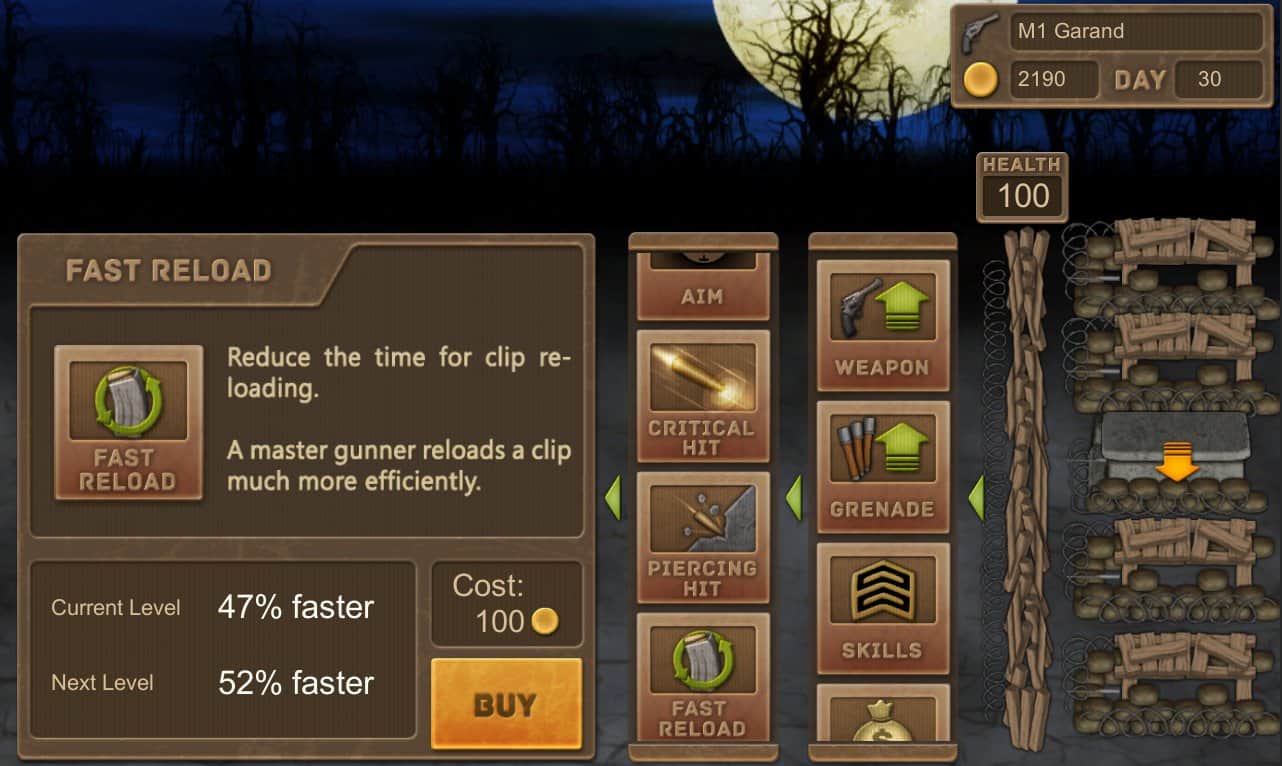Open the money bag category
This screenshot has height=766, width=1282.
pyautogui.click(x=882, y=715)
